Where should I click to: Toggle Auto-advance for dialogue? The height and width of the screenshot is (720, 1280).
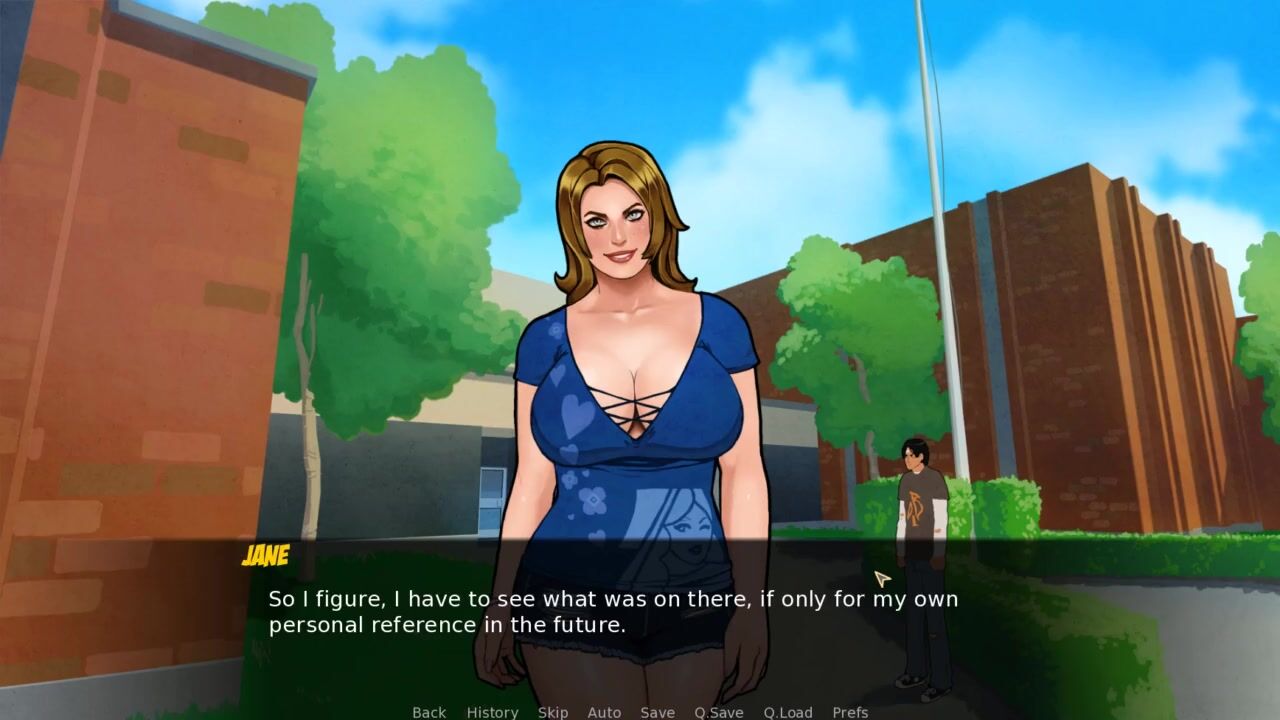604,712
